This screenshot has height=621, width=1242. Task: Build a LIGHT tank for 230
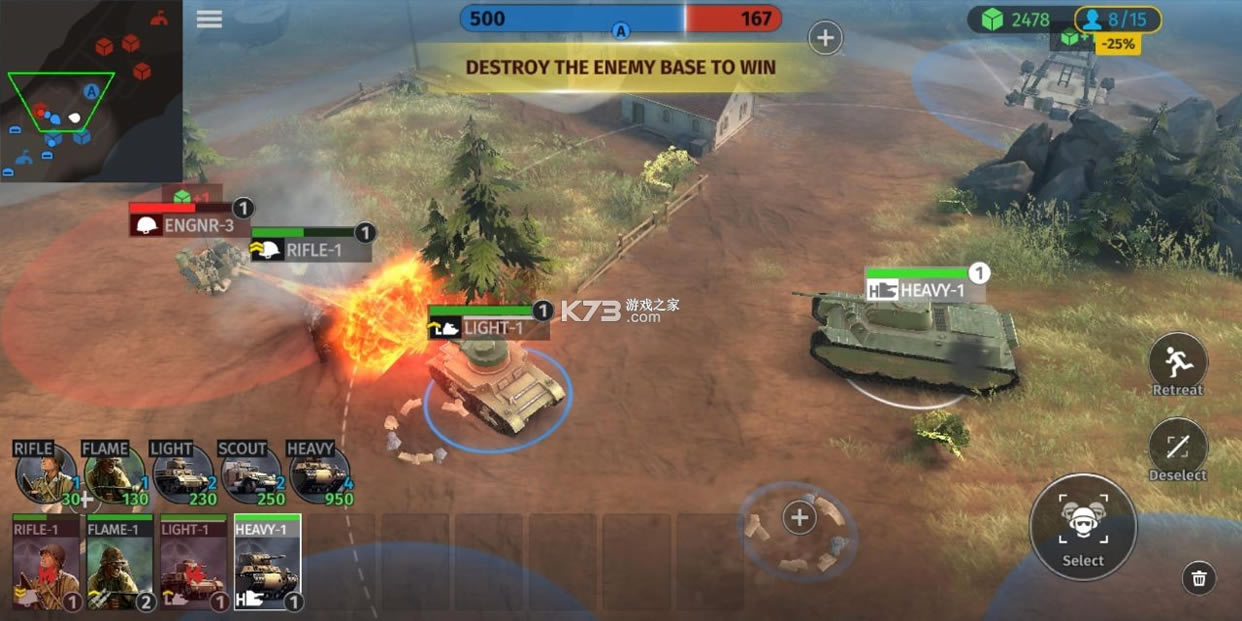[x=182, y=474]
